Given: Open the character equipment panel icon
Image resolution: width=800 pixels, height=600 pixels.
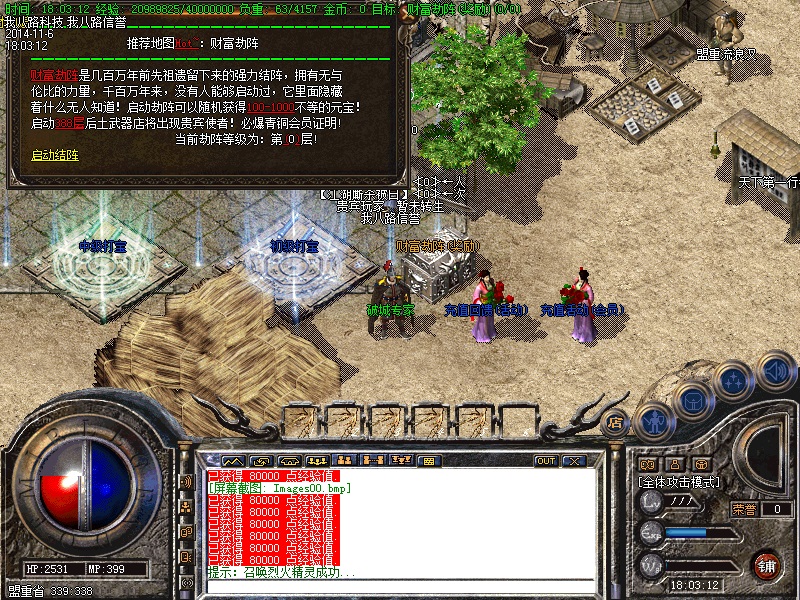Looking at the screenshot, I should coord(653,422).
